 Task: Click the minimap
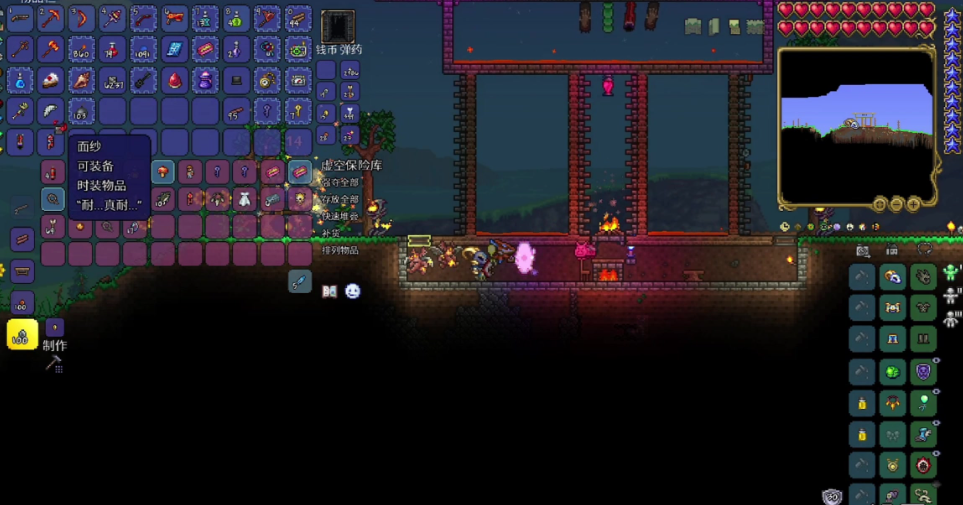pyautogui.click(x=856, y=125)
